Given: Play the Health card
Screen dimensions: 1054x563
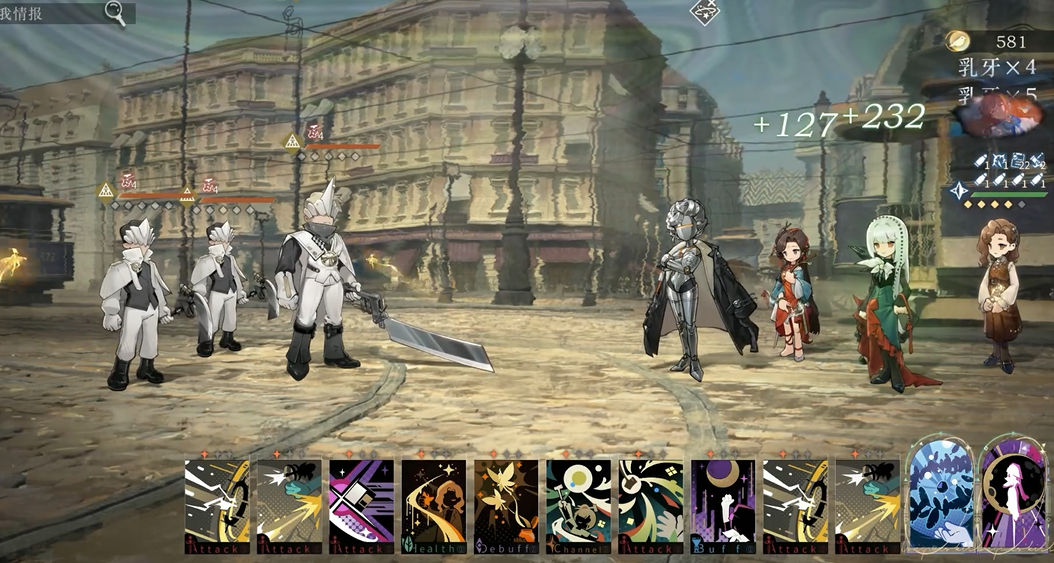Looking at the screenshot, I should coord(433,506).
